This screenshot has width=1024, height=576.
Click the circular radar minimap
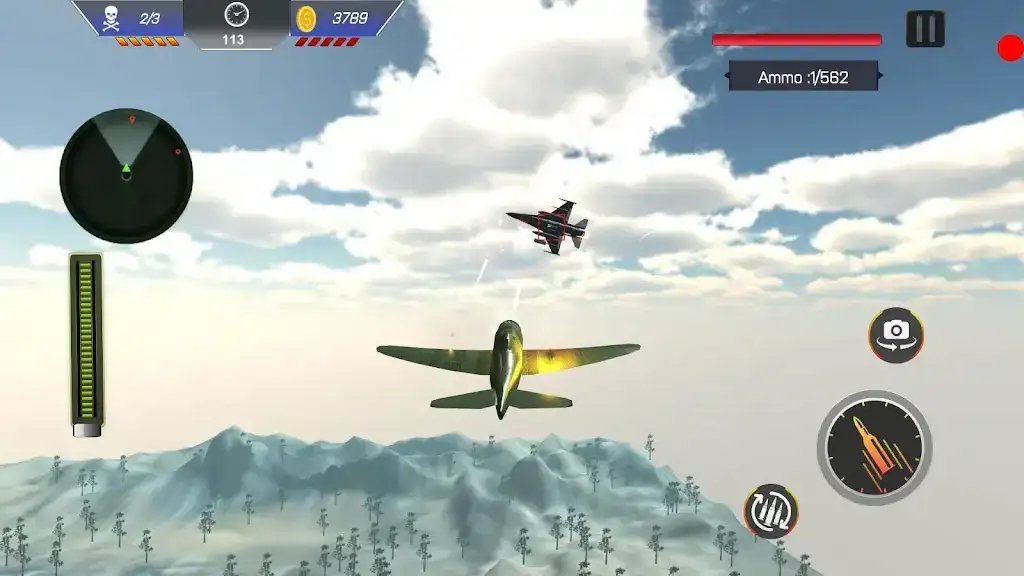click(126, 176)
